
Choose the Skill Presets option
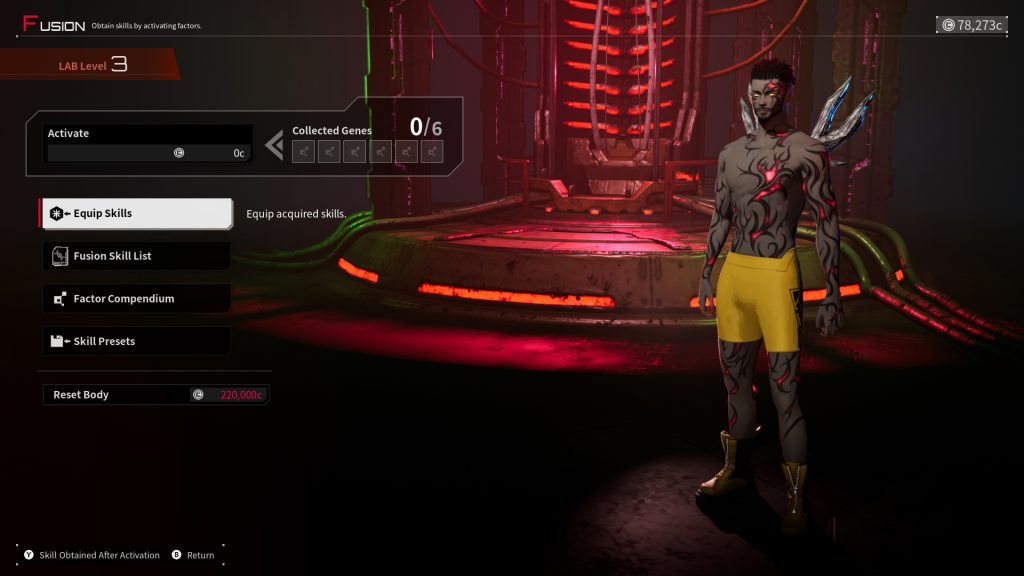(x=136, y=341)
